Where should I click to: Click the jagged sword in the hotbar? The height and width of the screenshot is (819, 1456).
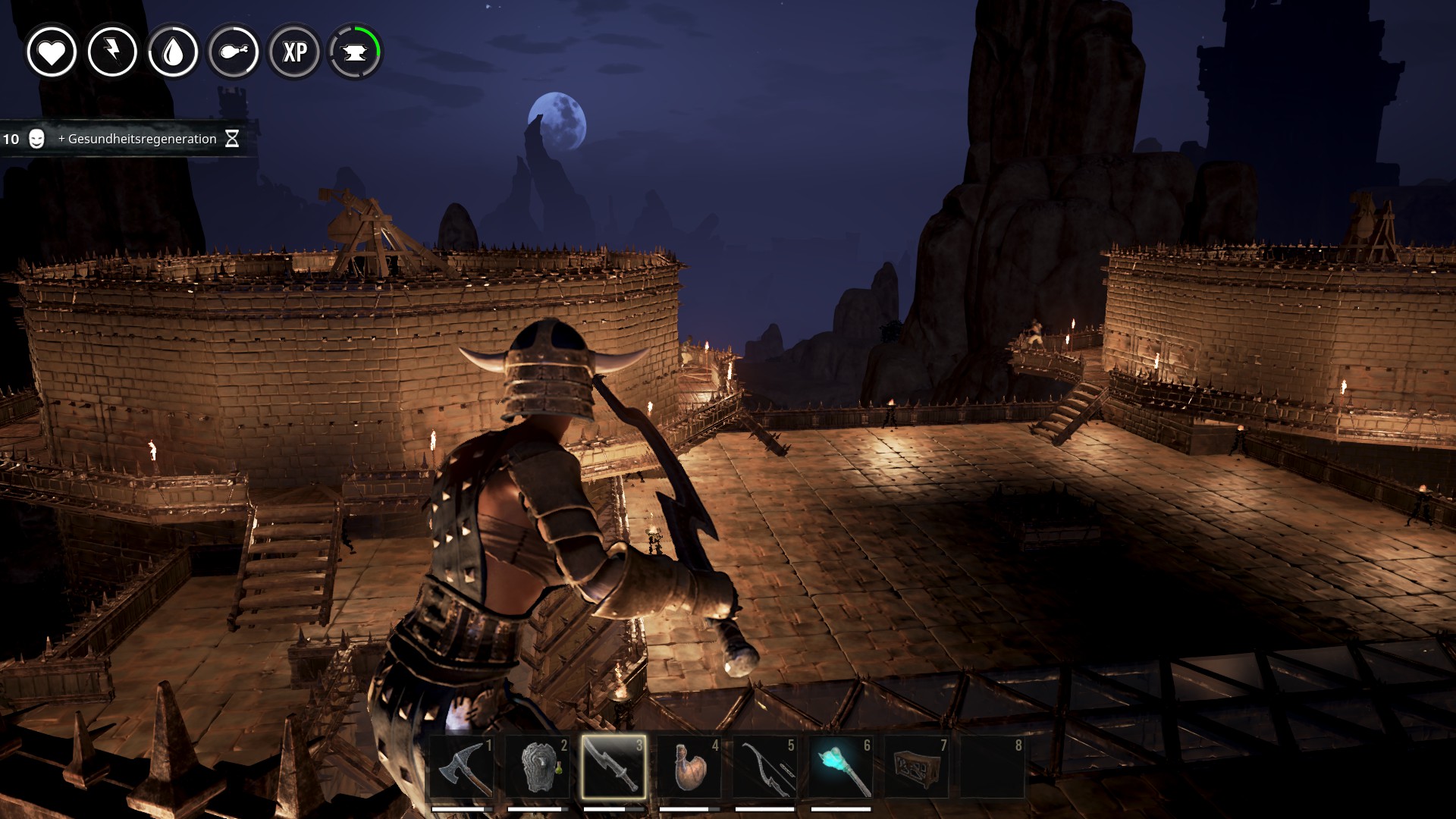pyautogui.click(x=613, y=767)
